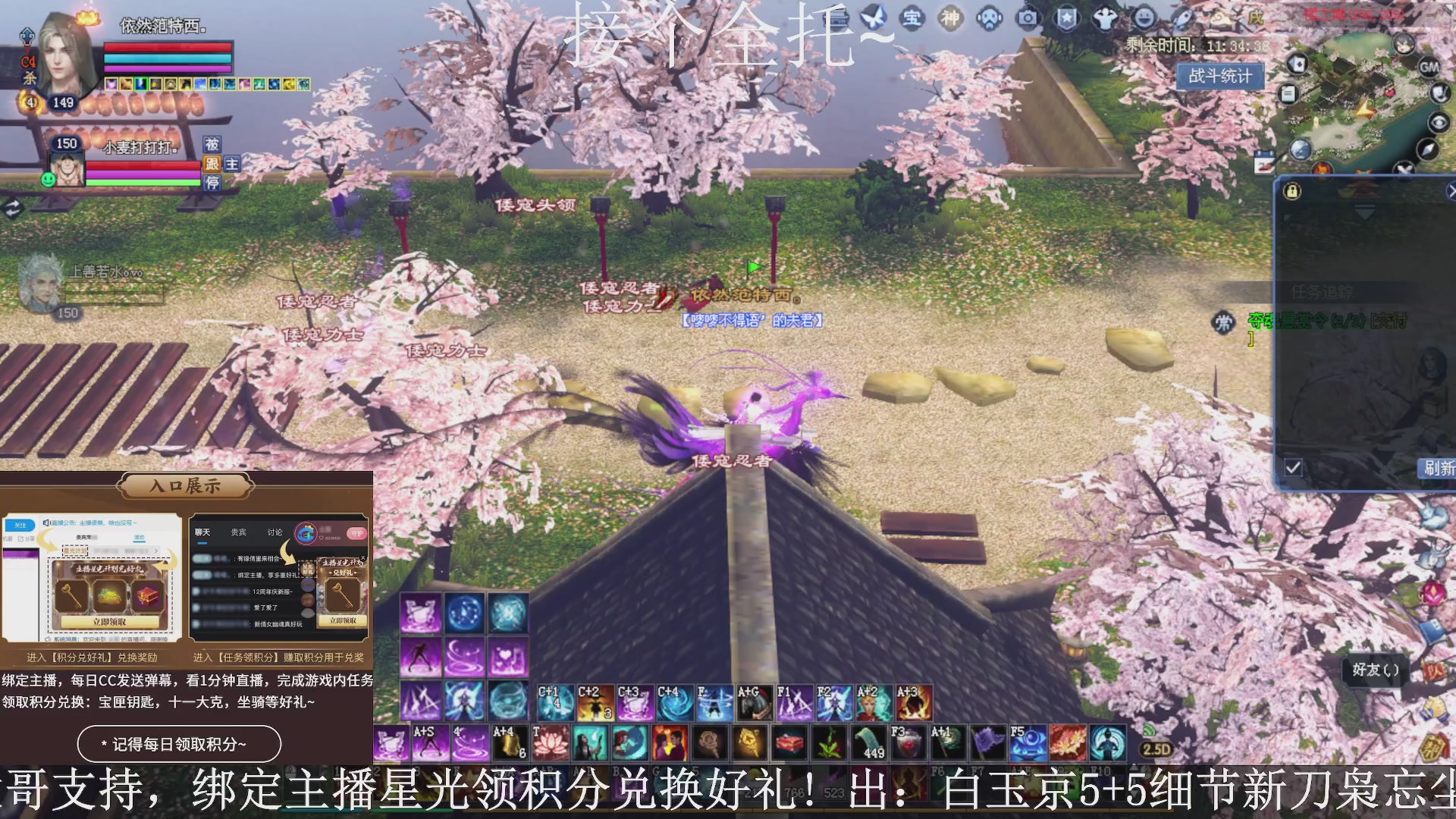Image resolution: width=1456 pixels, height=819 pixels.
Task: Click the camera screenshot icon in the top bar
Action: 1028,17
